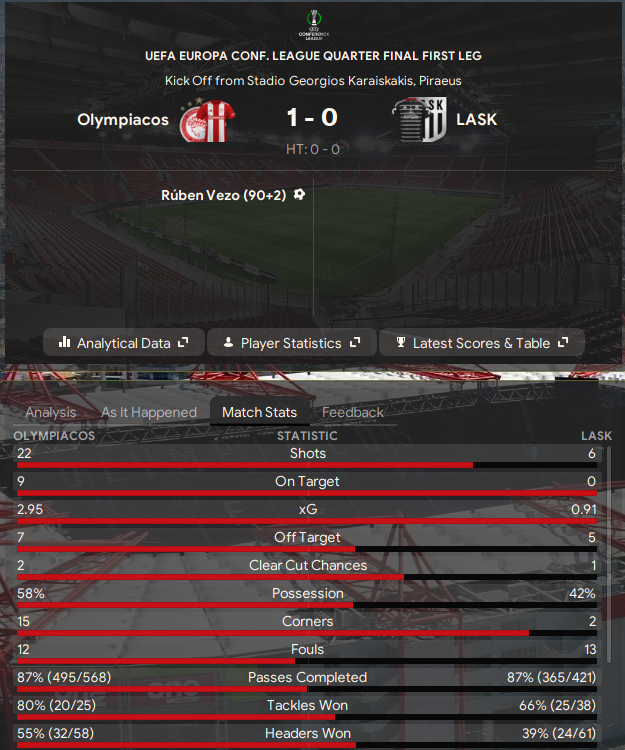Open Latest Scores & Table

tap(481, 343)
